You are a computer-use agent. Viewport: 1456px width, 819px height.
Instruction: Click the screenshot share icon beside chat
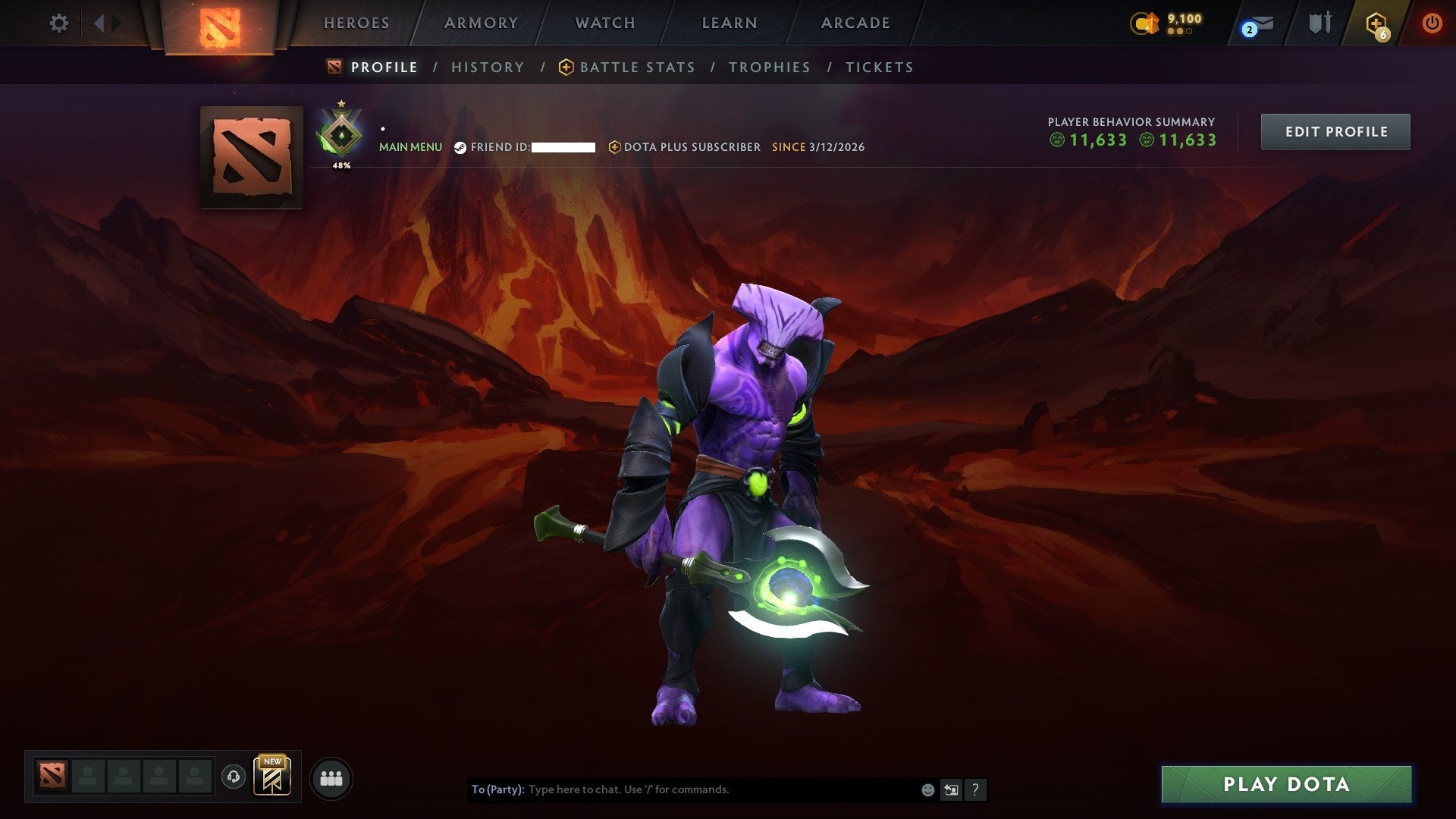[951, 789]
